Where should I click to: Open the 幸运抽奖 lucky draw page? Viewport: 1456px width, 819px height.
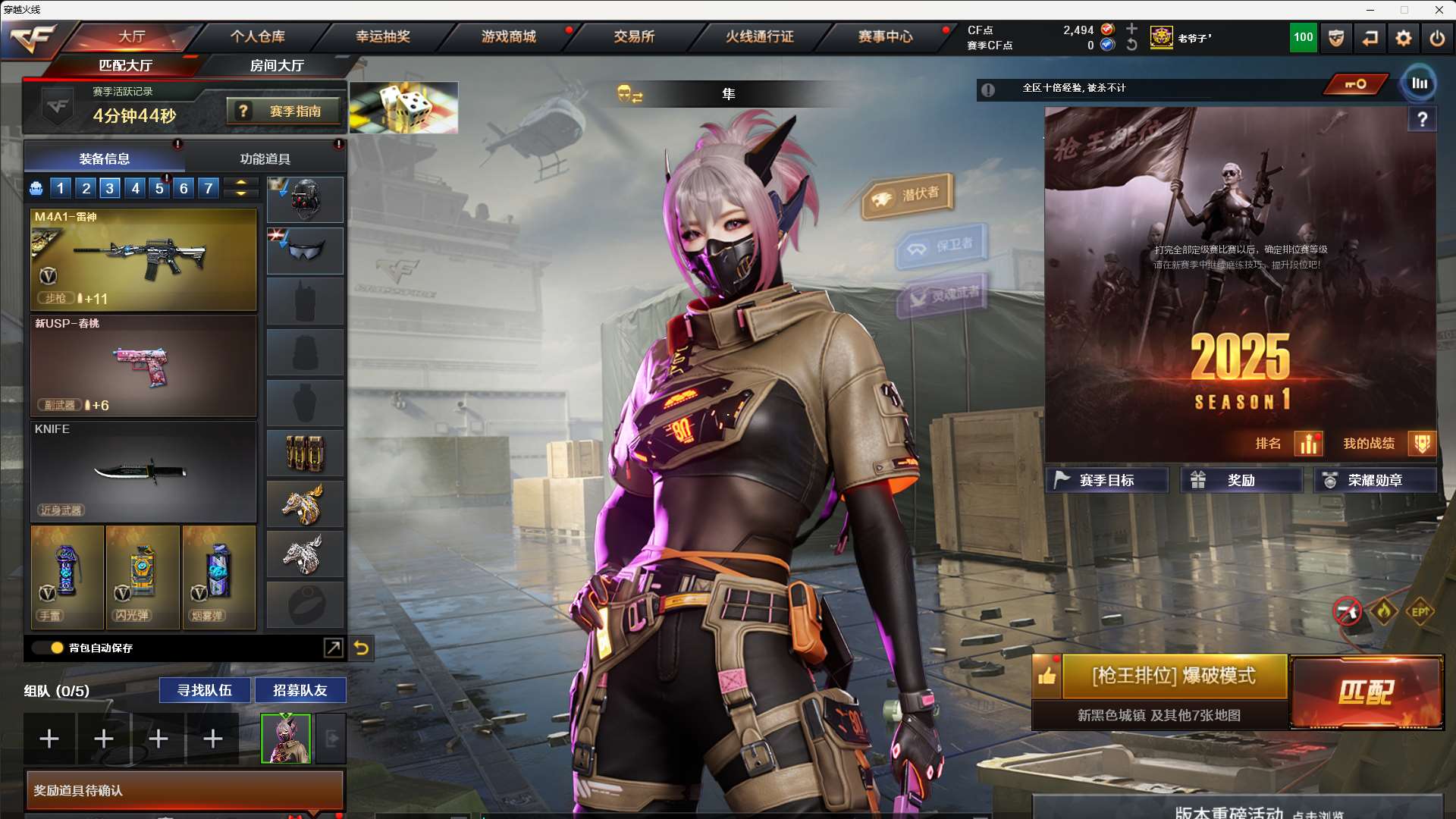point(383,36)
